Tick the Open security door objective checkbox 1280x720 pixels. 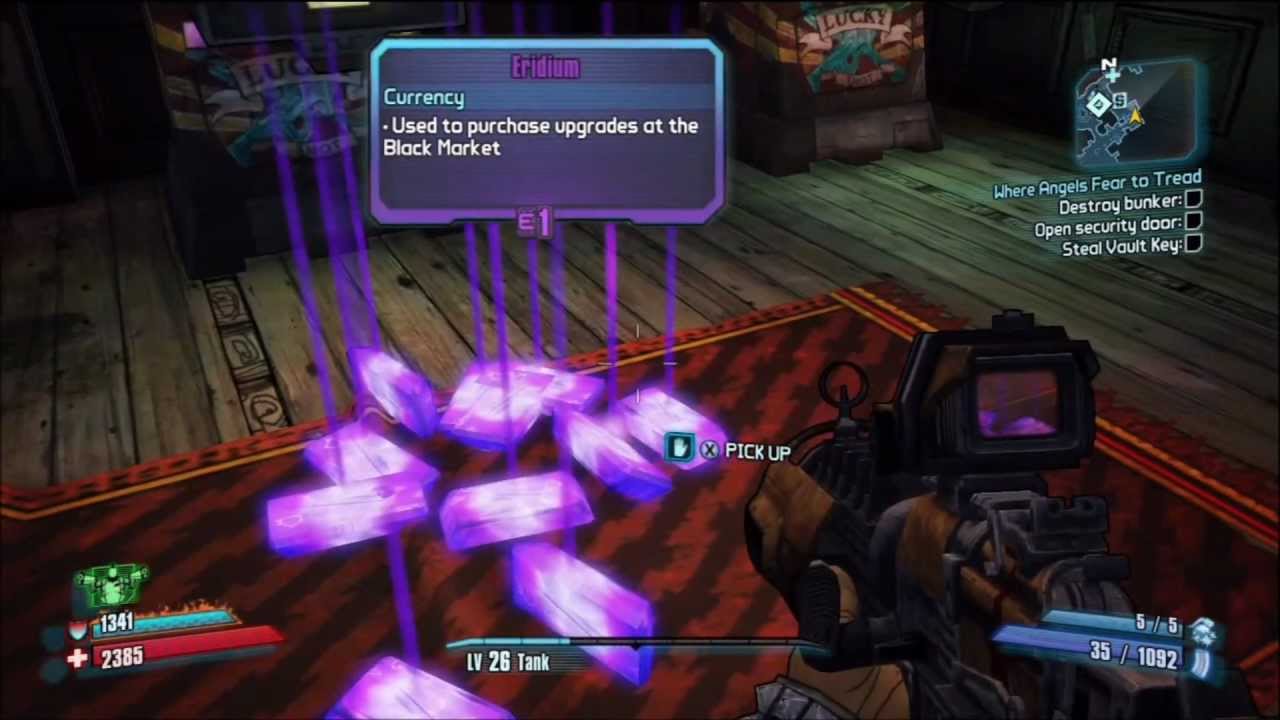pos(1193,224)
